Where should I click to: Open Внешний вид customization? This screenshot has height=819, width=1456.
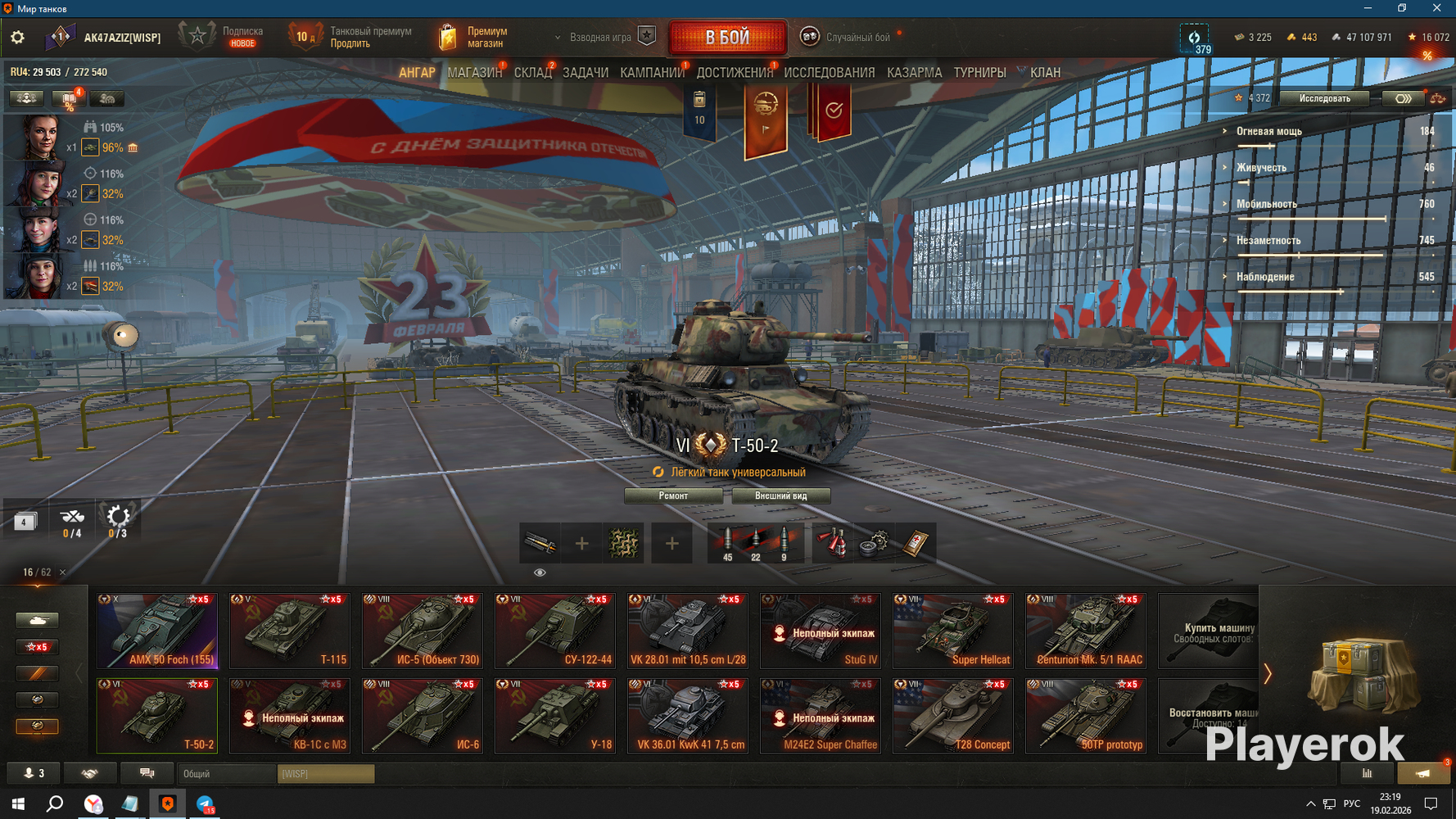click(x=780, y=495)
